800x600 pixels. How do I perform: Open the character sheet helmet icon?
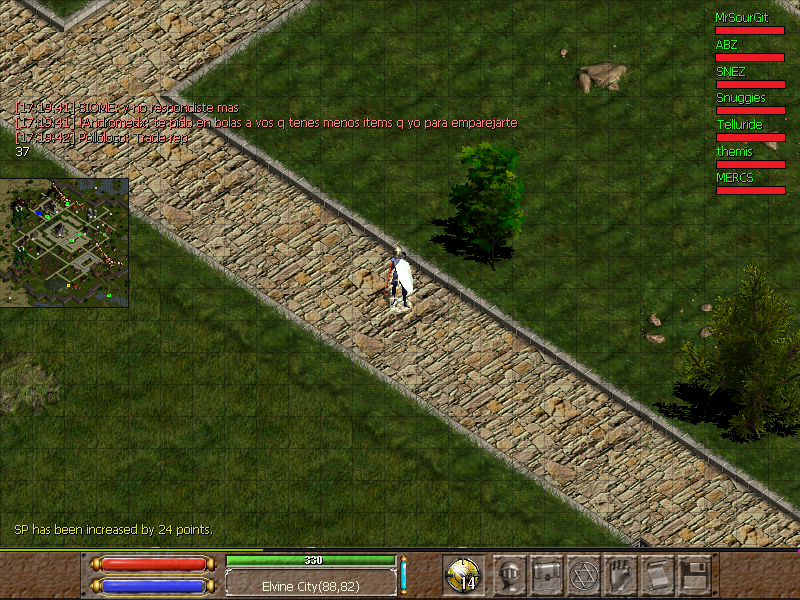click(512, 575)
